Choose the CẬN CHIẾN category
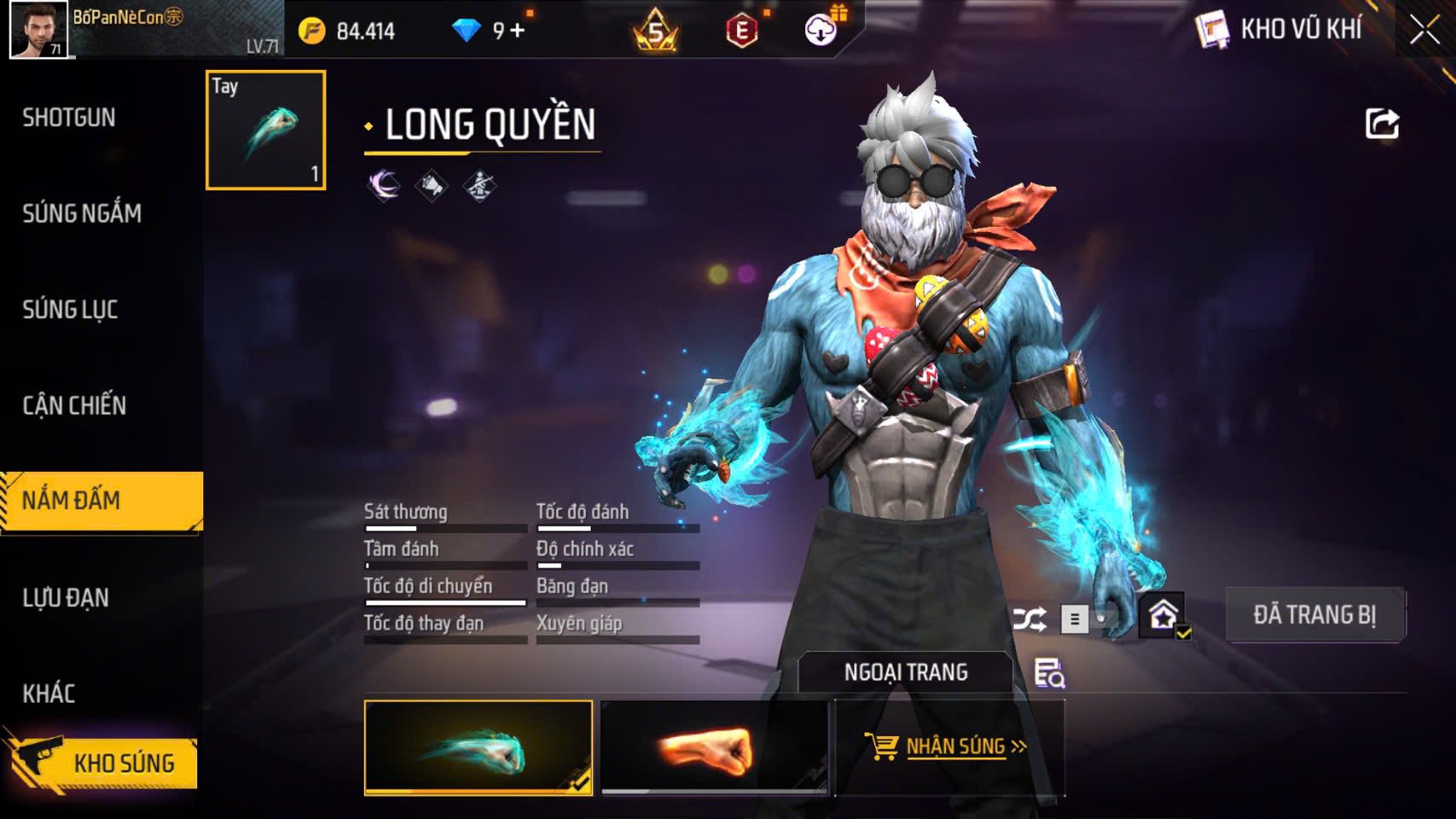 [74, 405]
